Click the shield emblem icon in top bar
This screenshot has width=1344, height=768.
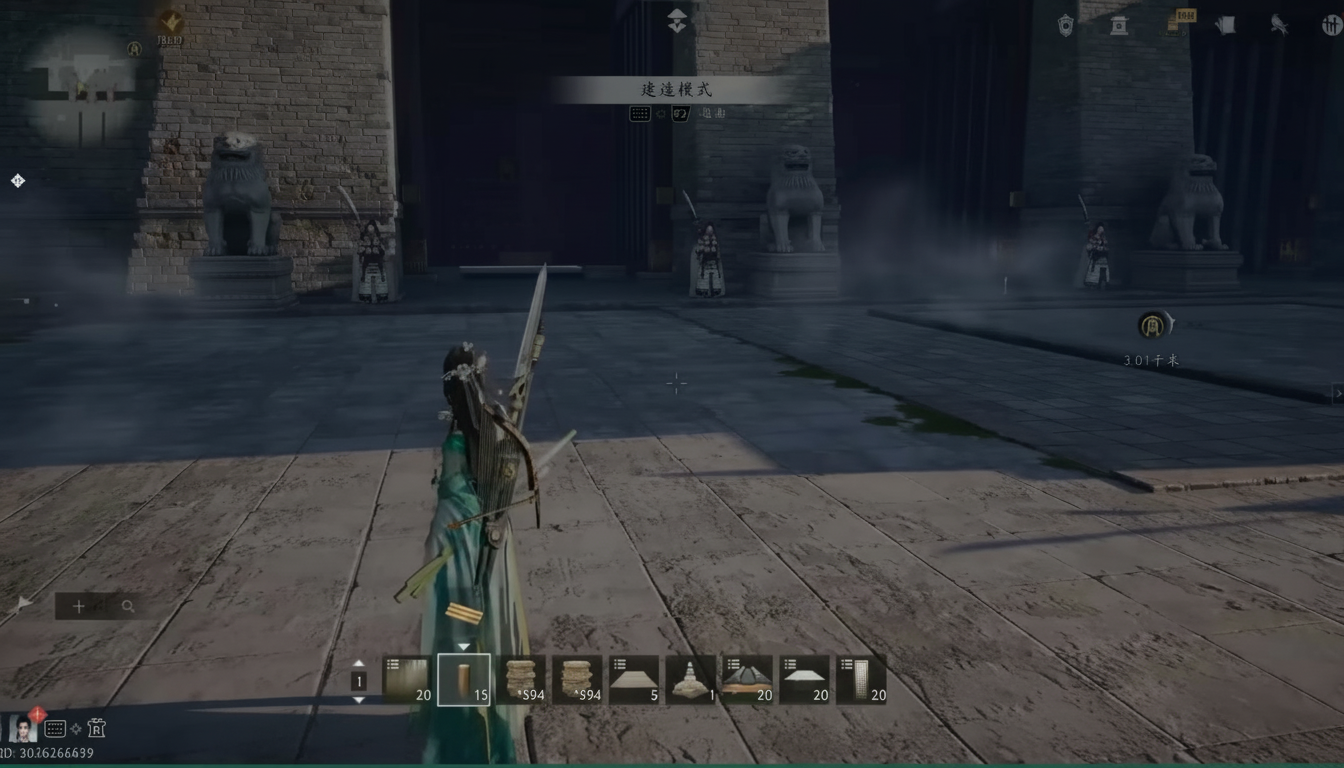pos(1064,25)
